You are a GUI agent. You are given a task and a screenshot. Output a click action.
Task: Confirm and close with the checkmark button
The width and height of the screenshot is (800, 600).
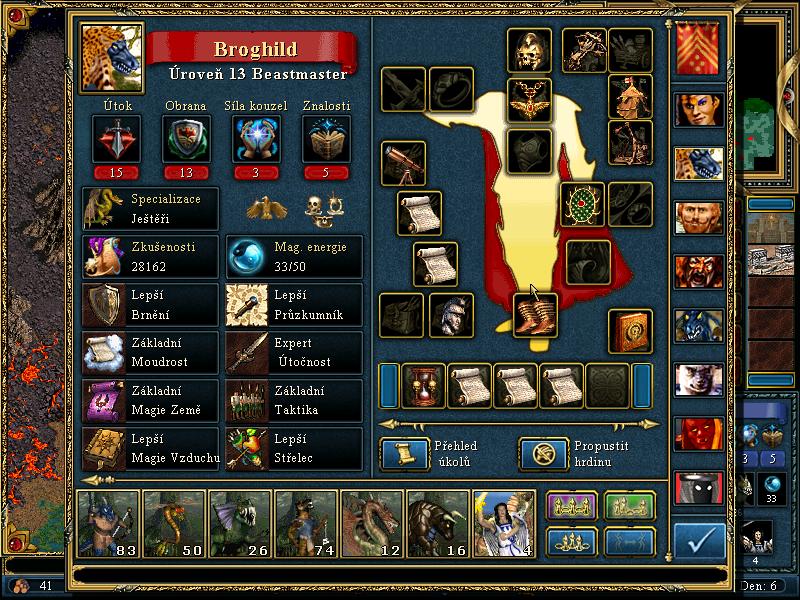pyautogui.click(x=699, y=541)
